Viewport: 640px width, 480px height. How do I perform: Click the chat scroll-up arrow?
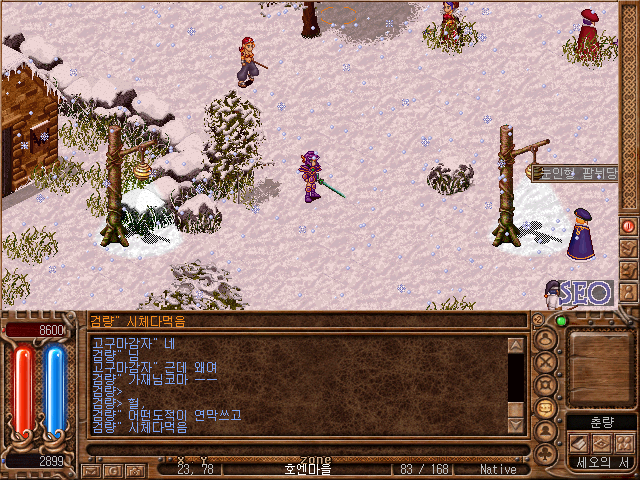(x=516, y=346)
